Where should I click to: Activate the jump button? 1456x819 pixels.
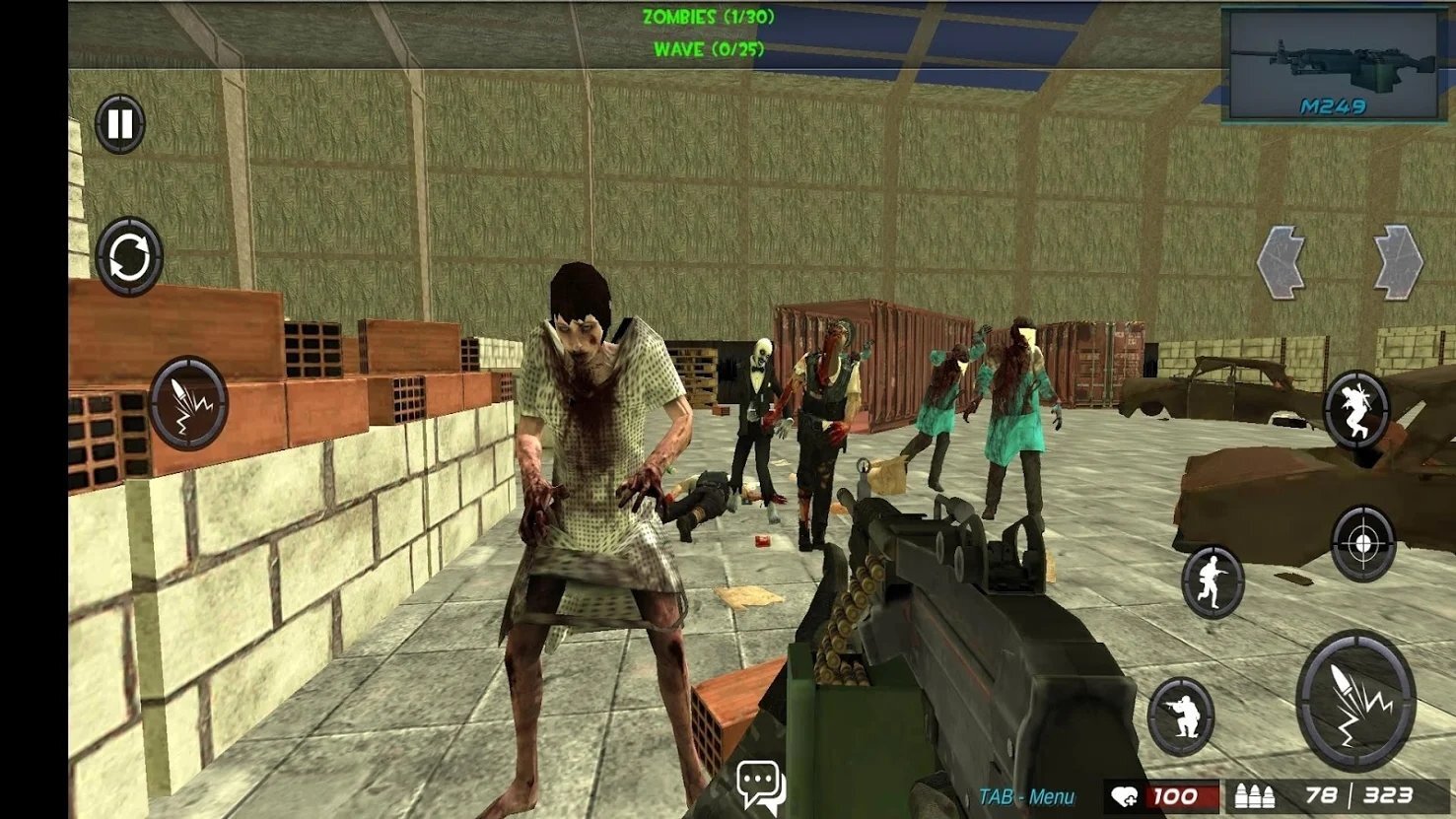coord(1356,411)
